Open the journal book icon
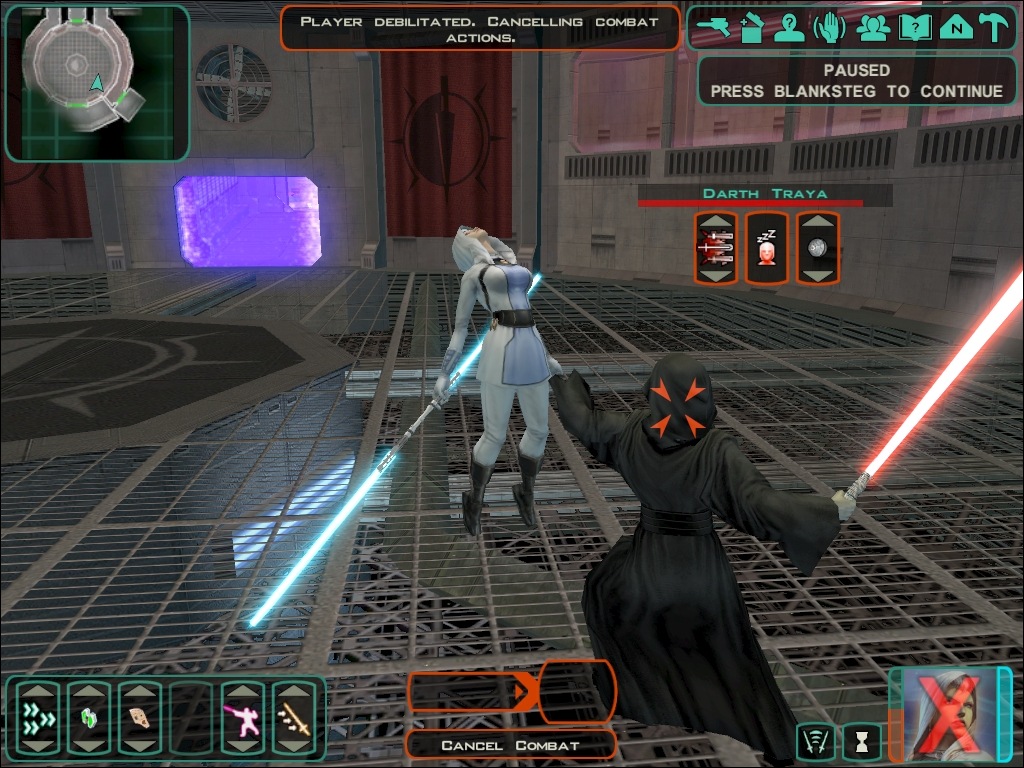The image size is (1024, 768). coord(913,28)
